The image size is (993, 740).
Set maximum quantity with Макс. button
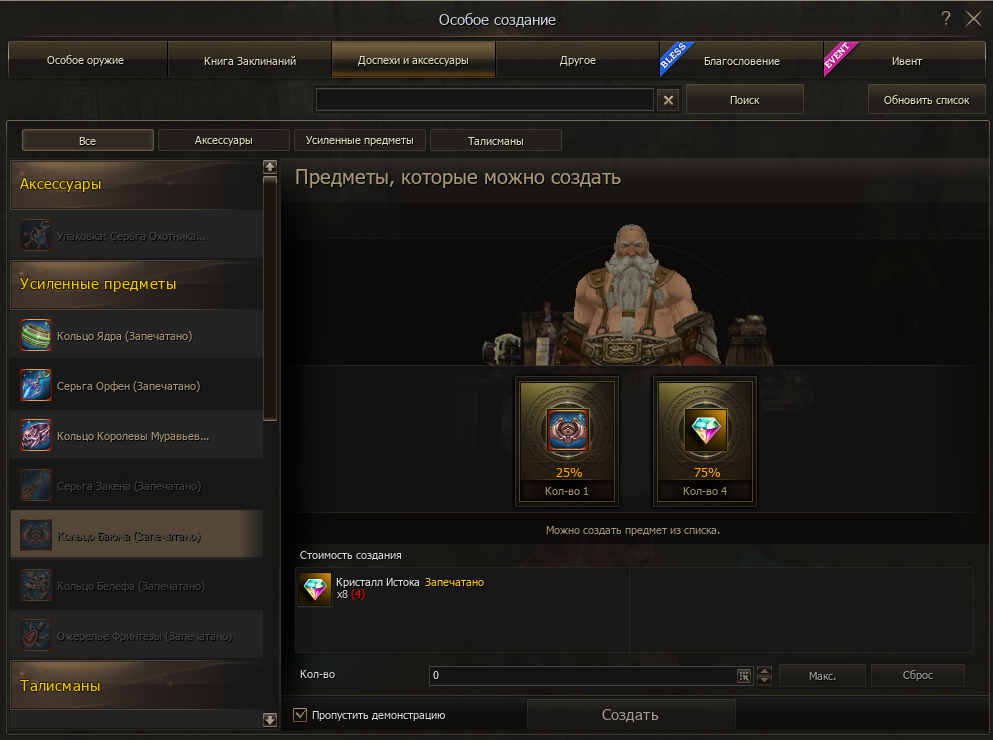point(822,676)
